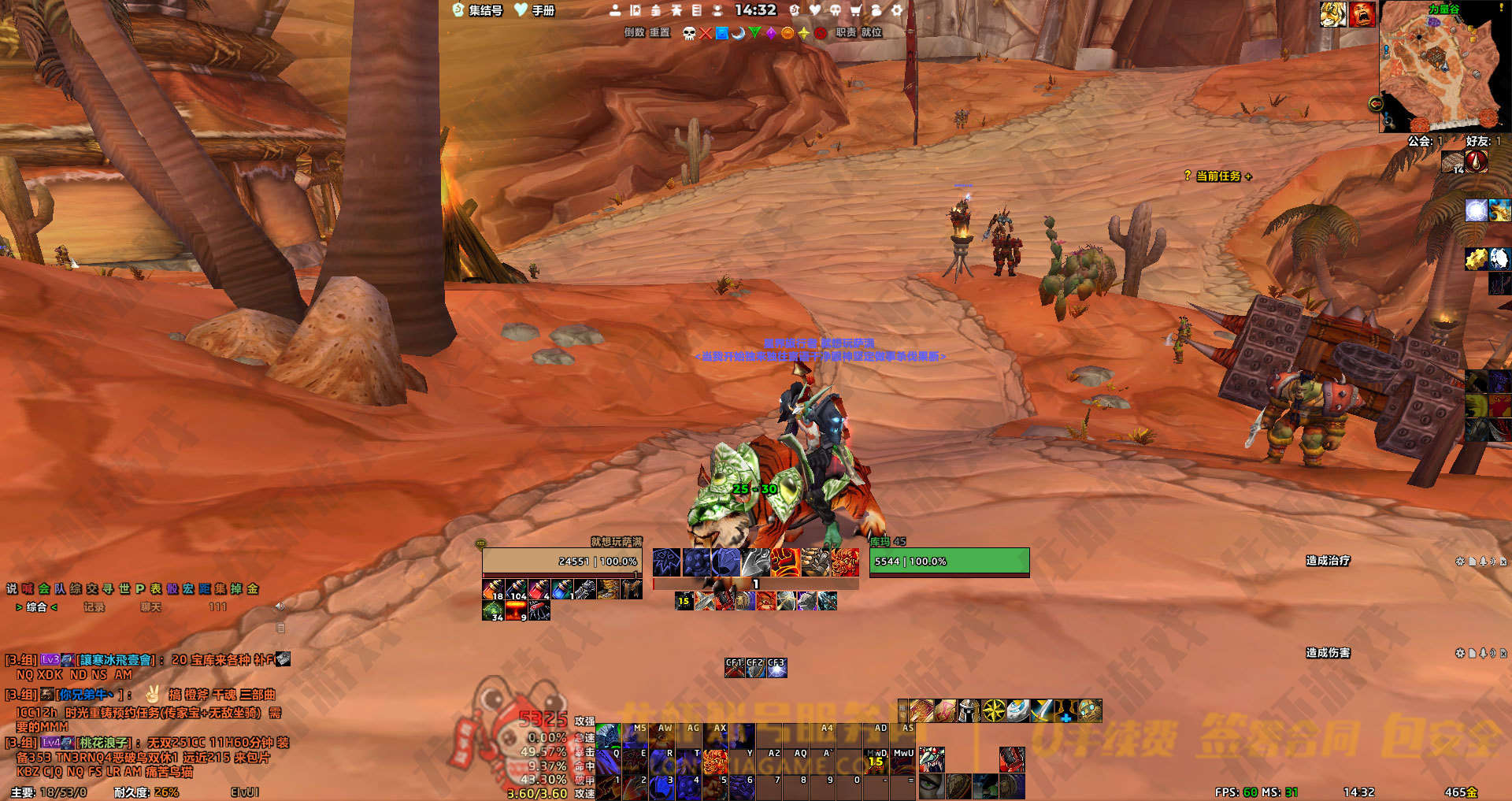The image size is (1512, 801).
Task: Select the crescent moon raid marker
Action: point(739,33)
